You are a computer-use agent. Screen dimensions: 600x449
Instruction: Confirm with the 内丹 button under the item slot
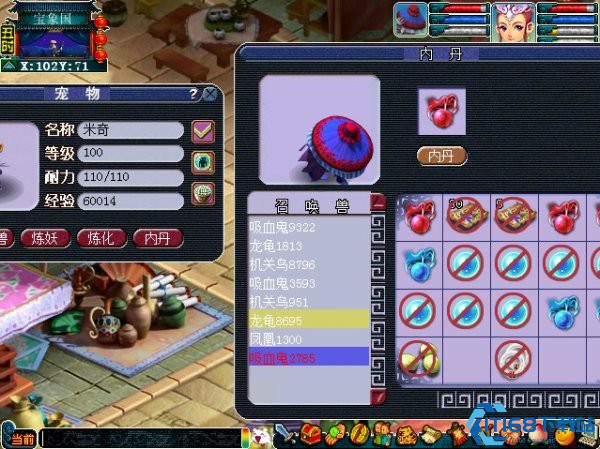tap(441, 156)
